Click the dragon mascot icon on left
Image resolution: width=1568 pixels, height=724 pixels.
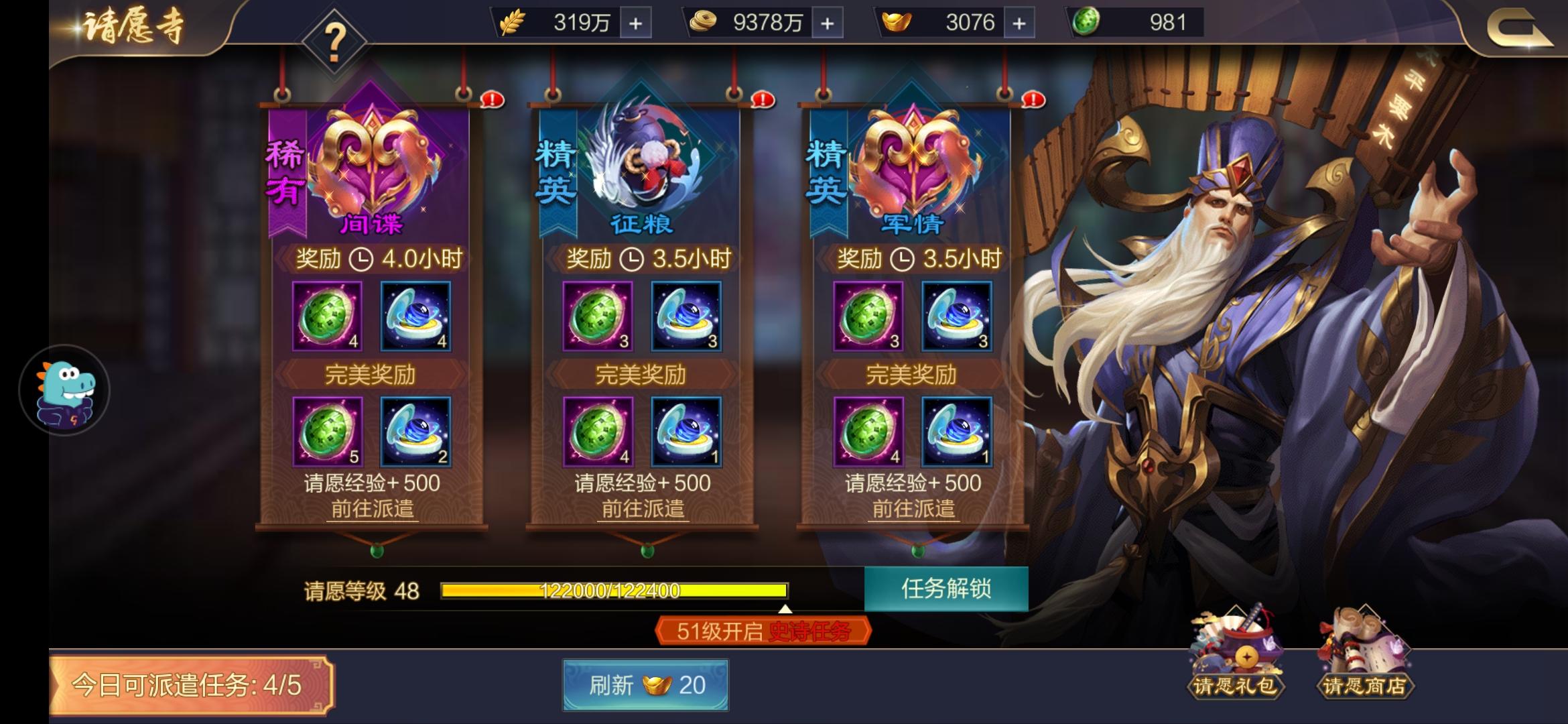[64, 391]
